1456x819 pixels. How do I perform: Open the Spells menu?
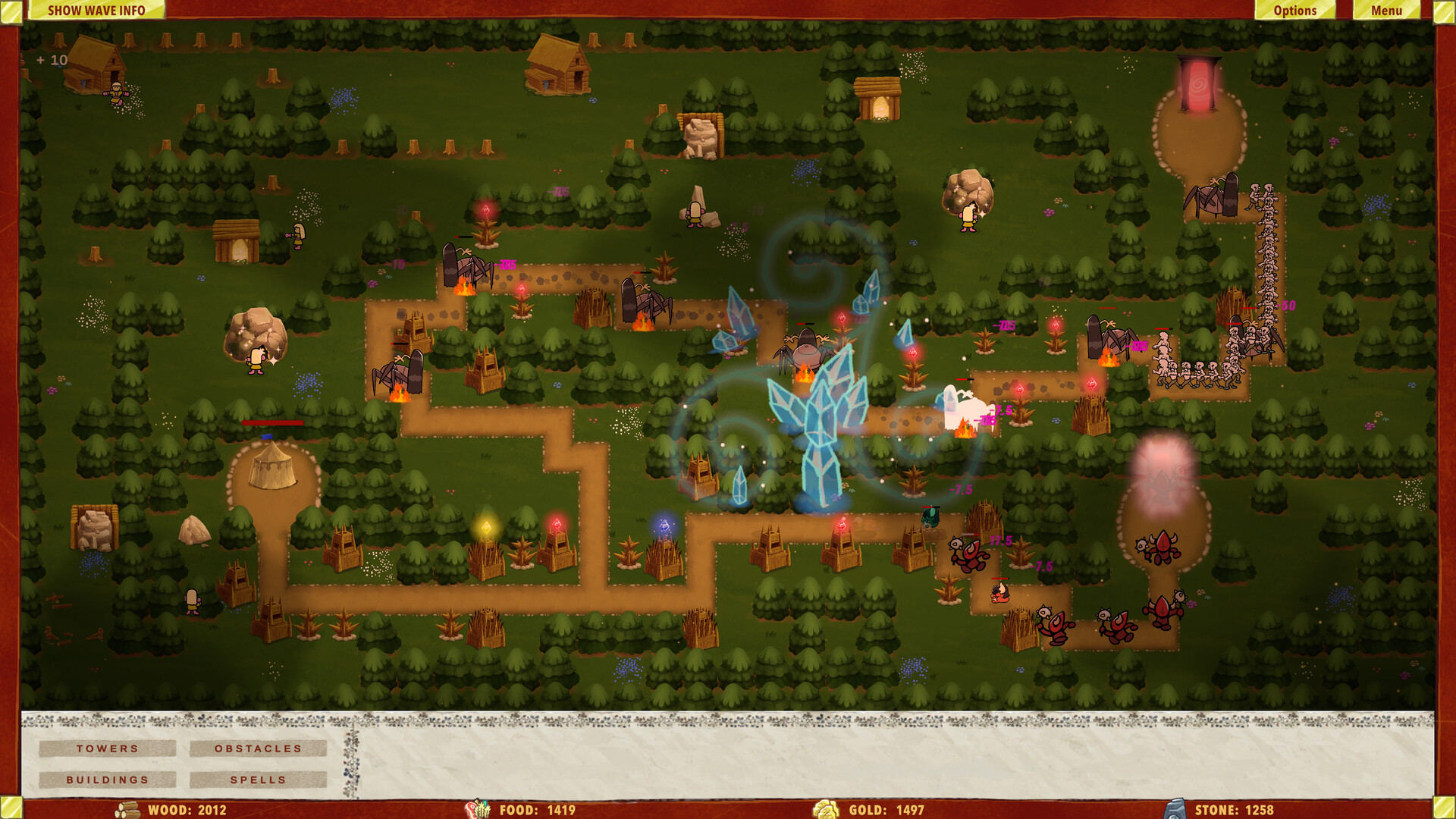[x=258, y=780]
